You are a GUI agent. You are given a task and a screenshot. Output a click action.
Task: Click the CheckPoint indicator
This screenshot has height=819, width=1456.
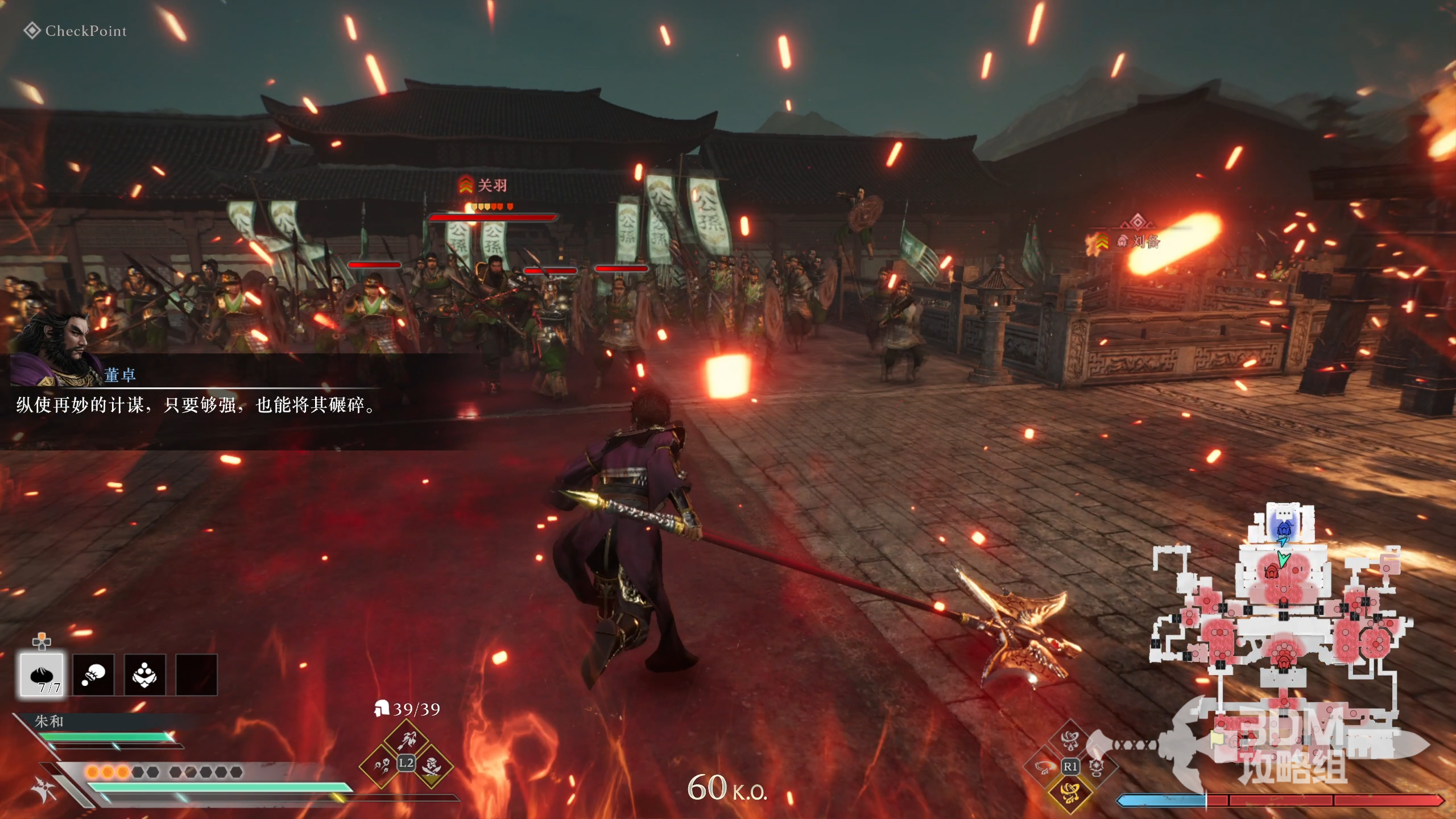click(x=75, y=31)
